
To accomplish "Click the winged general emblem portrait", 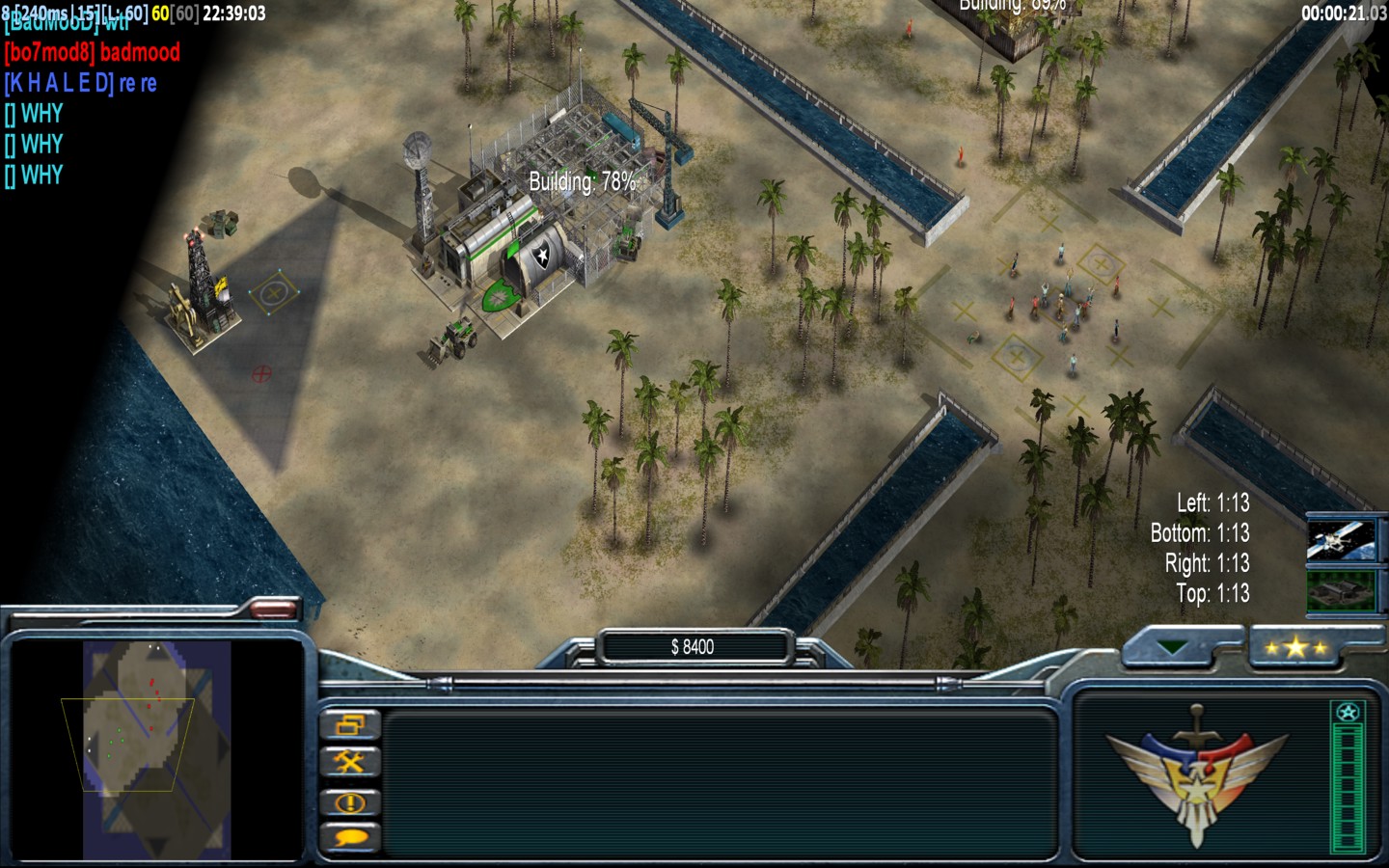I will pyautogui.click(x=1196, y=773).
